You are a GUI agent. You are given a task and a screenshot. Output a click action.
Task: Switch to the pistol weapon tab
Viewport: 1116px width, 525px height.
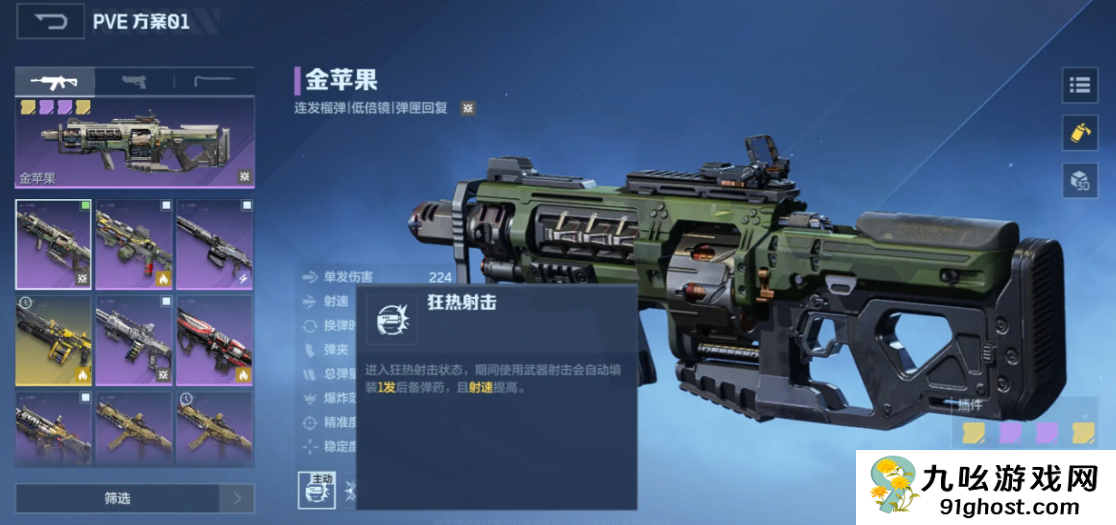point(134,82)
